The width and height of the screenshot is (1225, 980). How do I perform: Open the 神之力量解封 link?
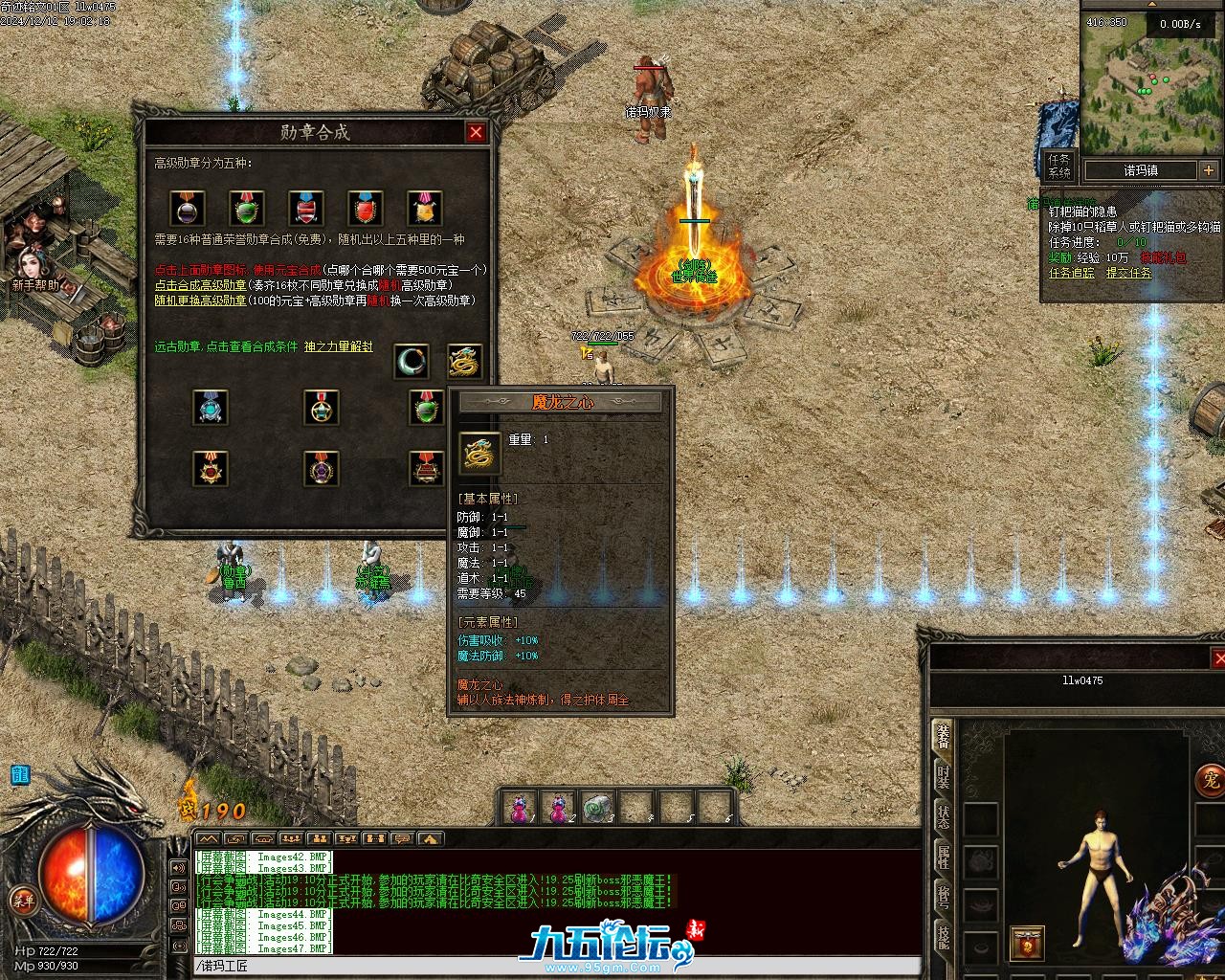tap(338, 346)
